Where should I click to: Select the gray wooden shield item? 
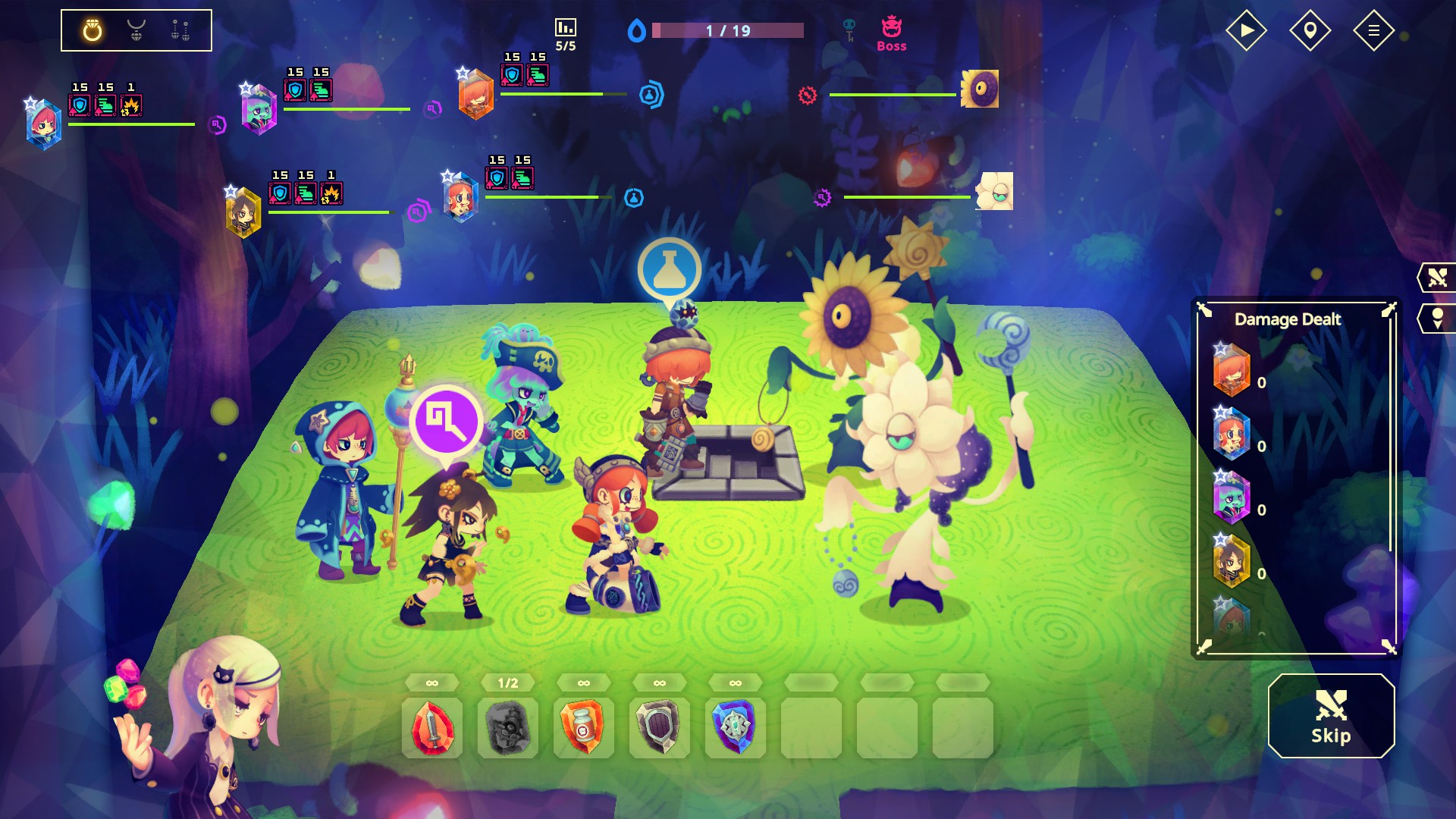(660, 728)
